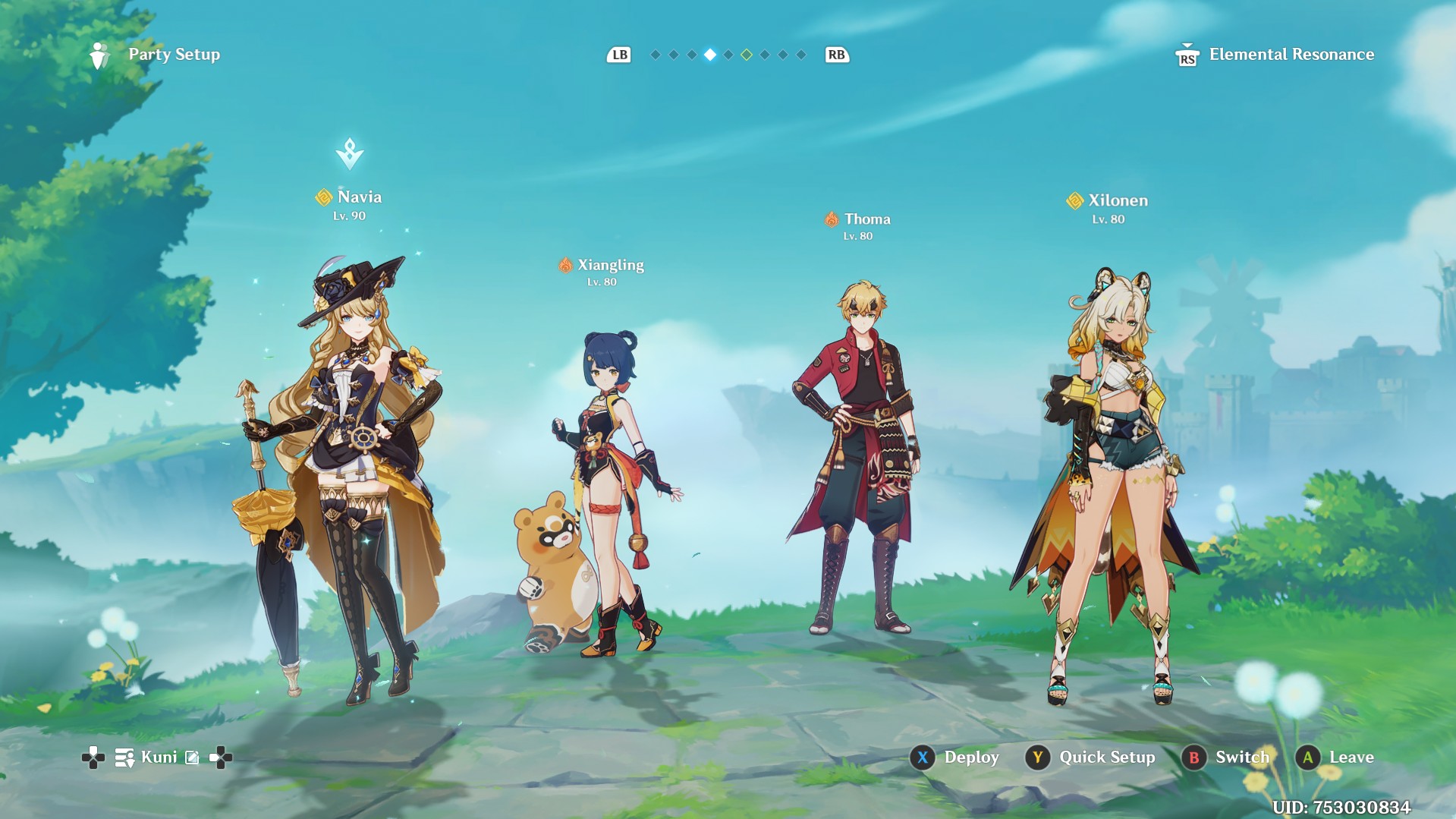Viewport: 1456px width, 819px height.
Task: Select the highlighted white party page dot
Action: pos(710,55)
